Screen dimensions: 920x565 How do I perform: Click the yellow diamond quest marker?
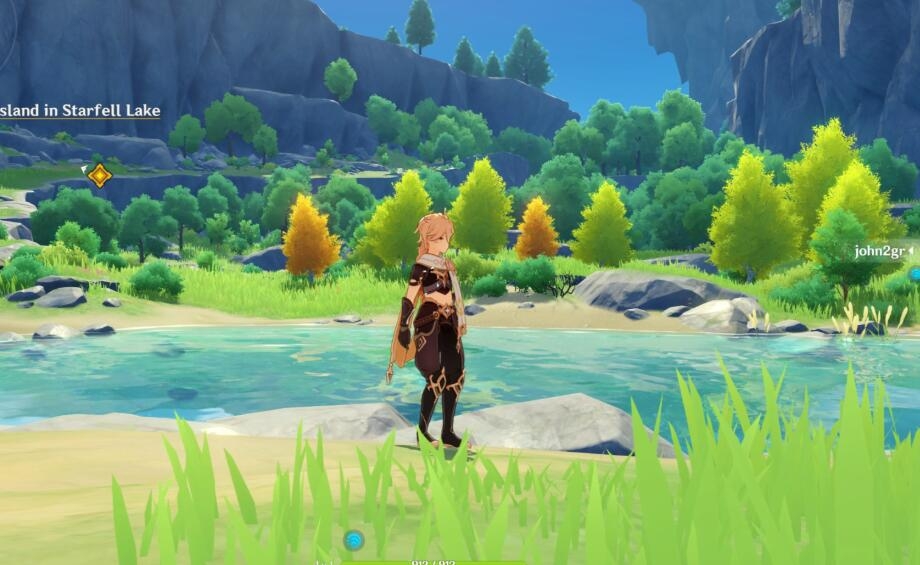99,176
